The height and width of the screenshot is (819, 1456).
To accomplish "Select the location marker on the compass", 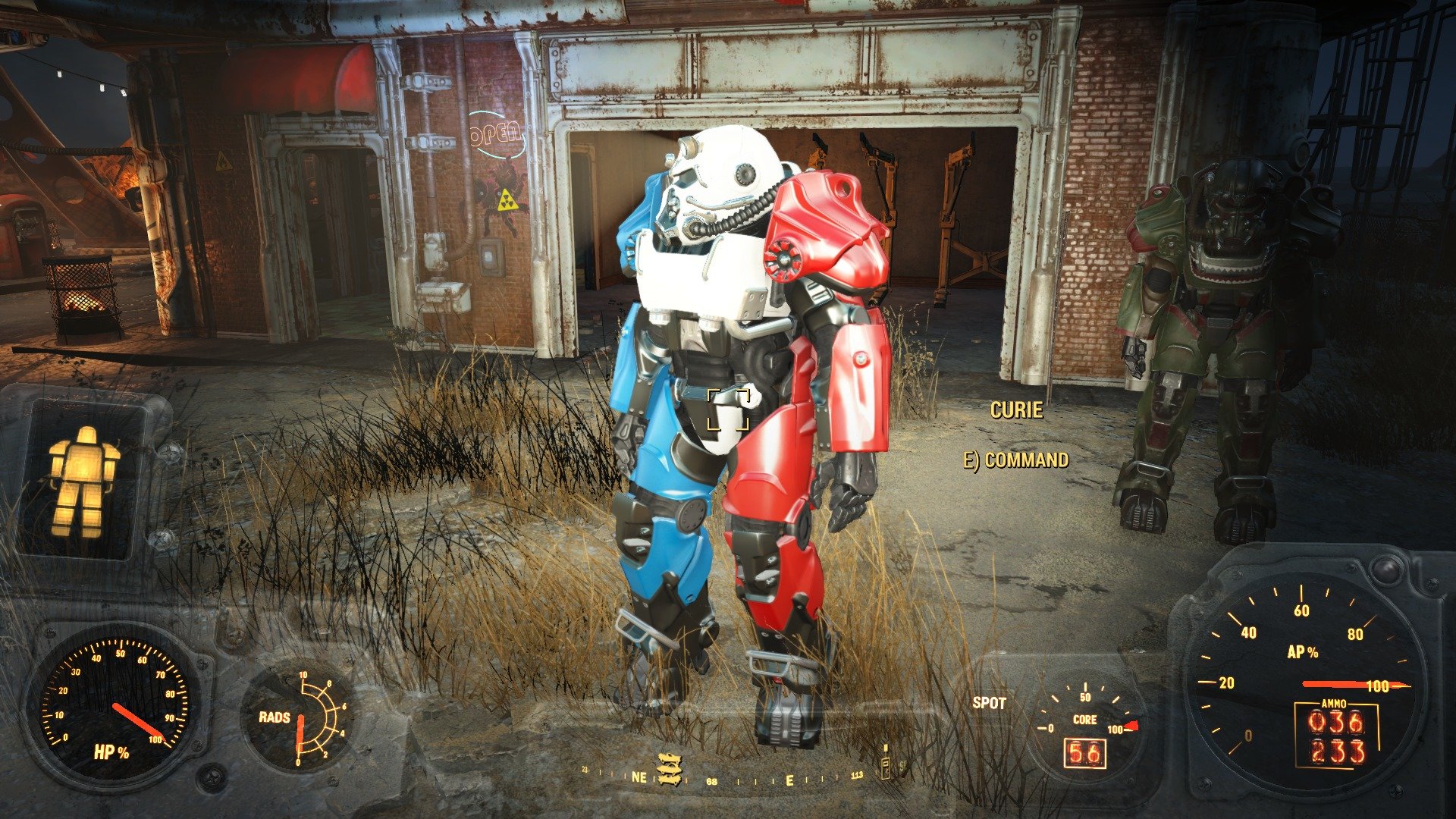I will (668, 768).
